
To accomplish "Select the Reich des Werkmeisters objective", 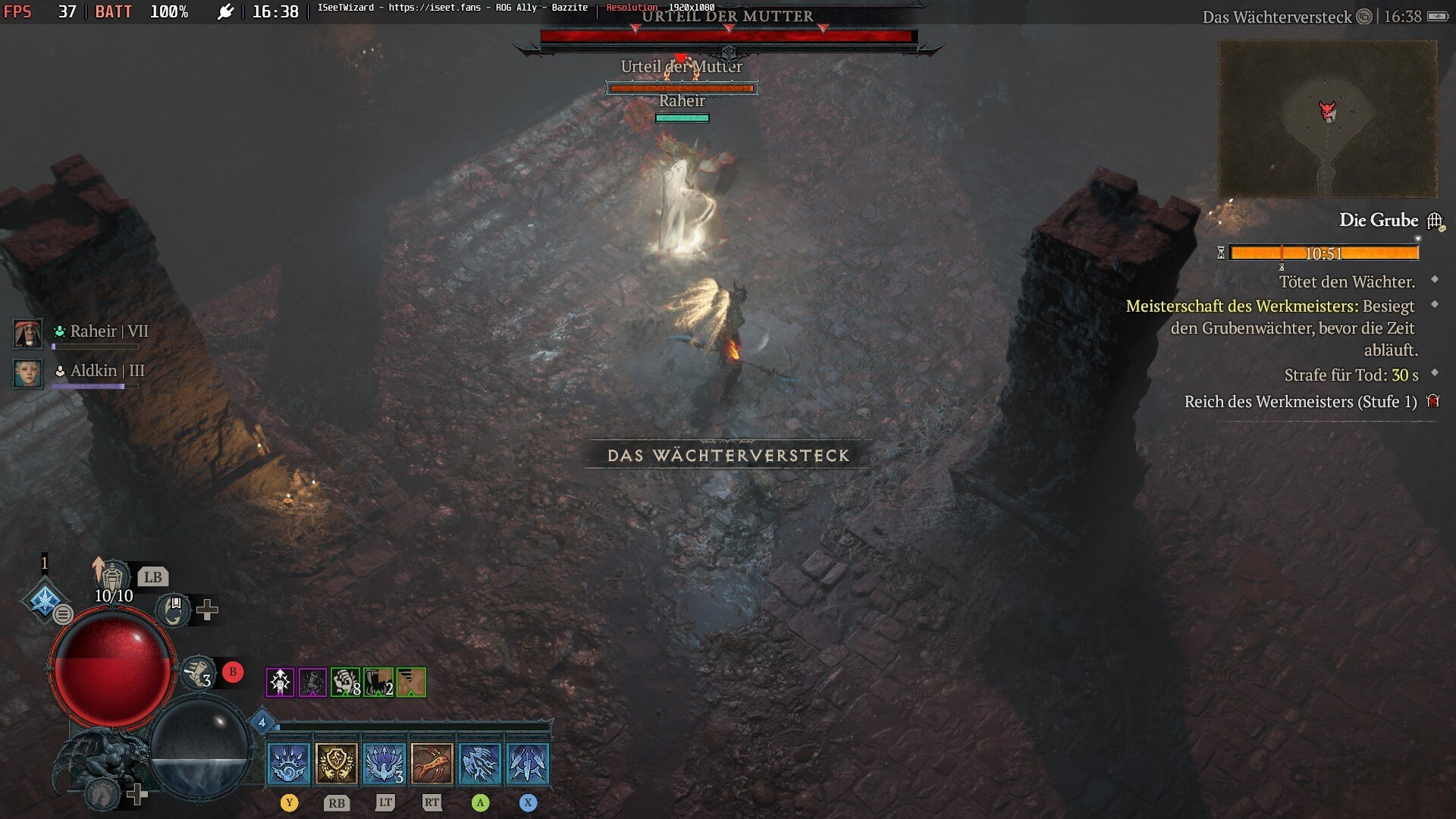I will [1300, 402].
